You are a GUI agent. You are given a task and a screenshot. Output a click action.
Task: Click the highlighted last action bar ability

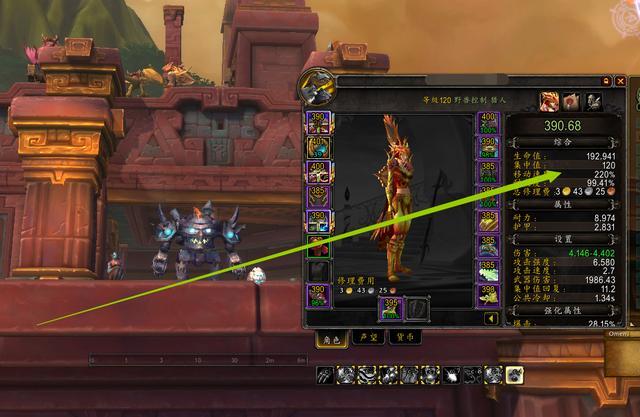pos(514,375)
